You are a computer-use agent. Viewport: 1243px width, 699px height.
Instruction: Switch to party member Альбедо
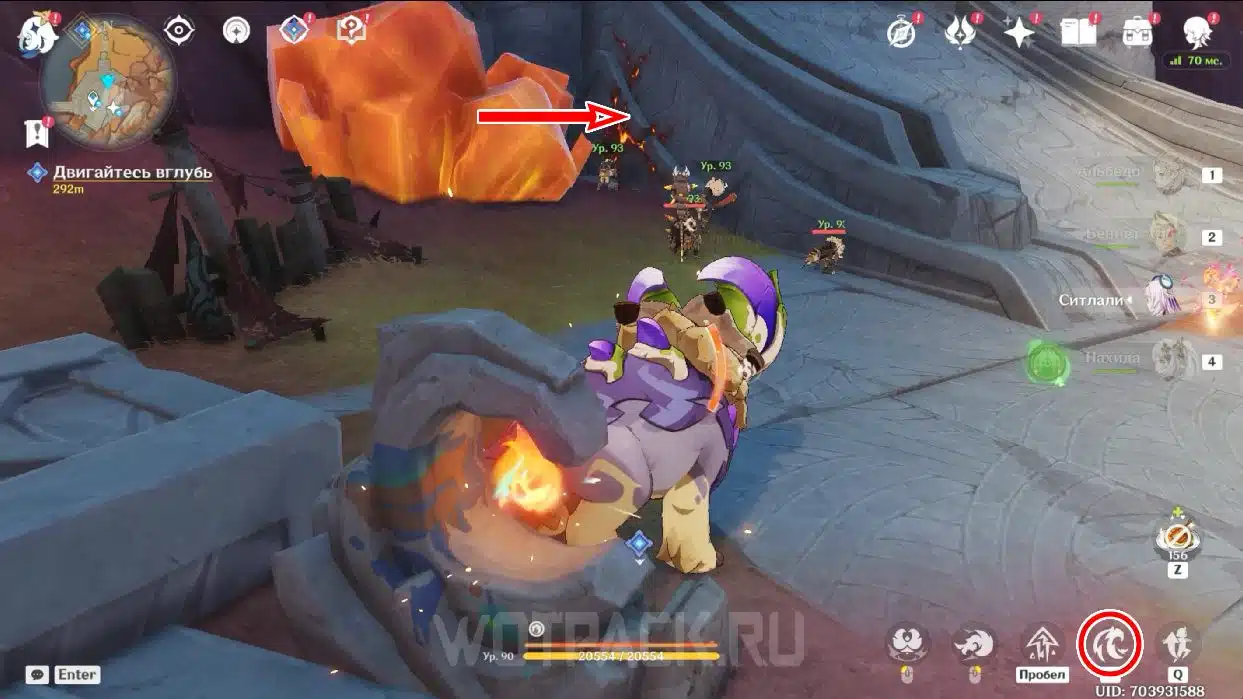(x=1168, y=175)
